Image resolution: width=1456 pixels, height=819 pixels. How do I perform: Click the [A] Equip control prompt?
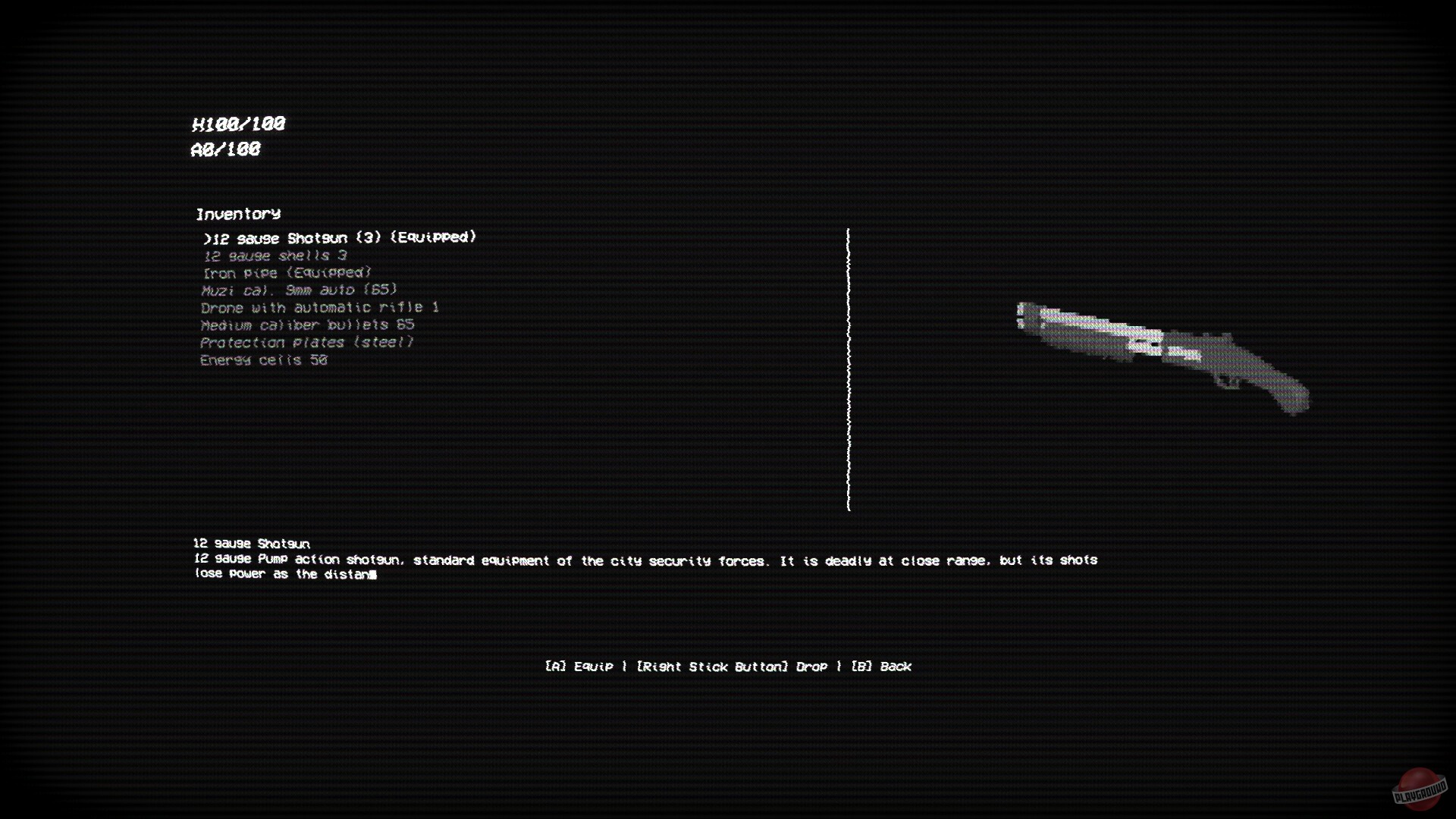(x=579, y=667)
